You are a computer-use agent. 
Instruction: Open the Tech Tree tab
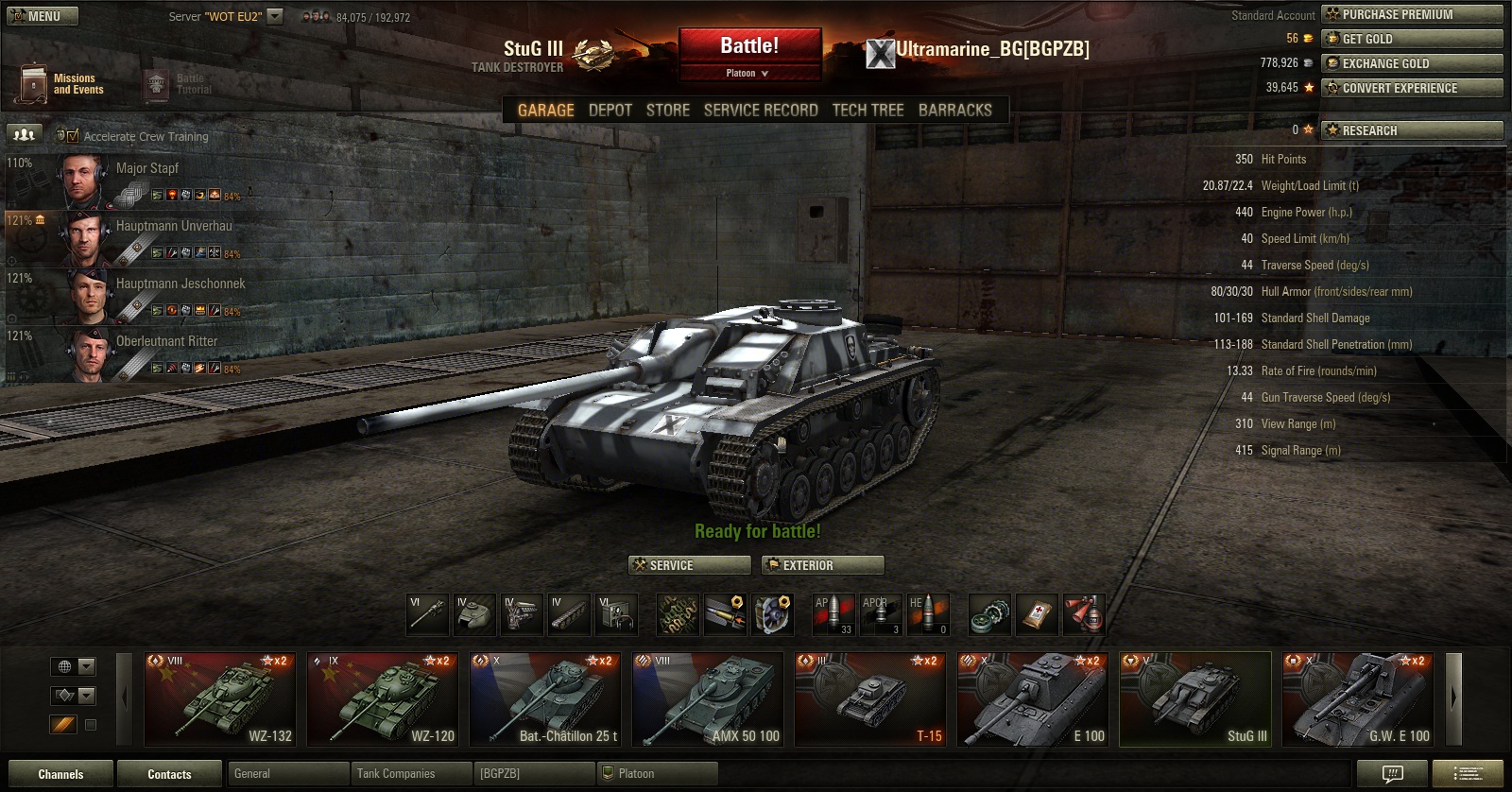click(x=868, y=110)
